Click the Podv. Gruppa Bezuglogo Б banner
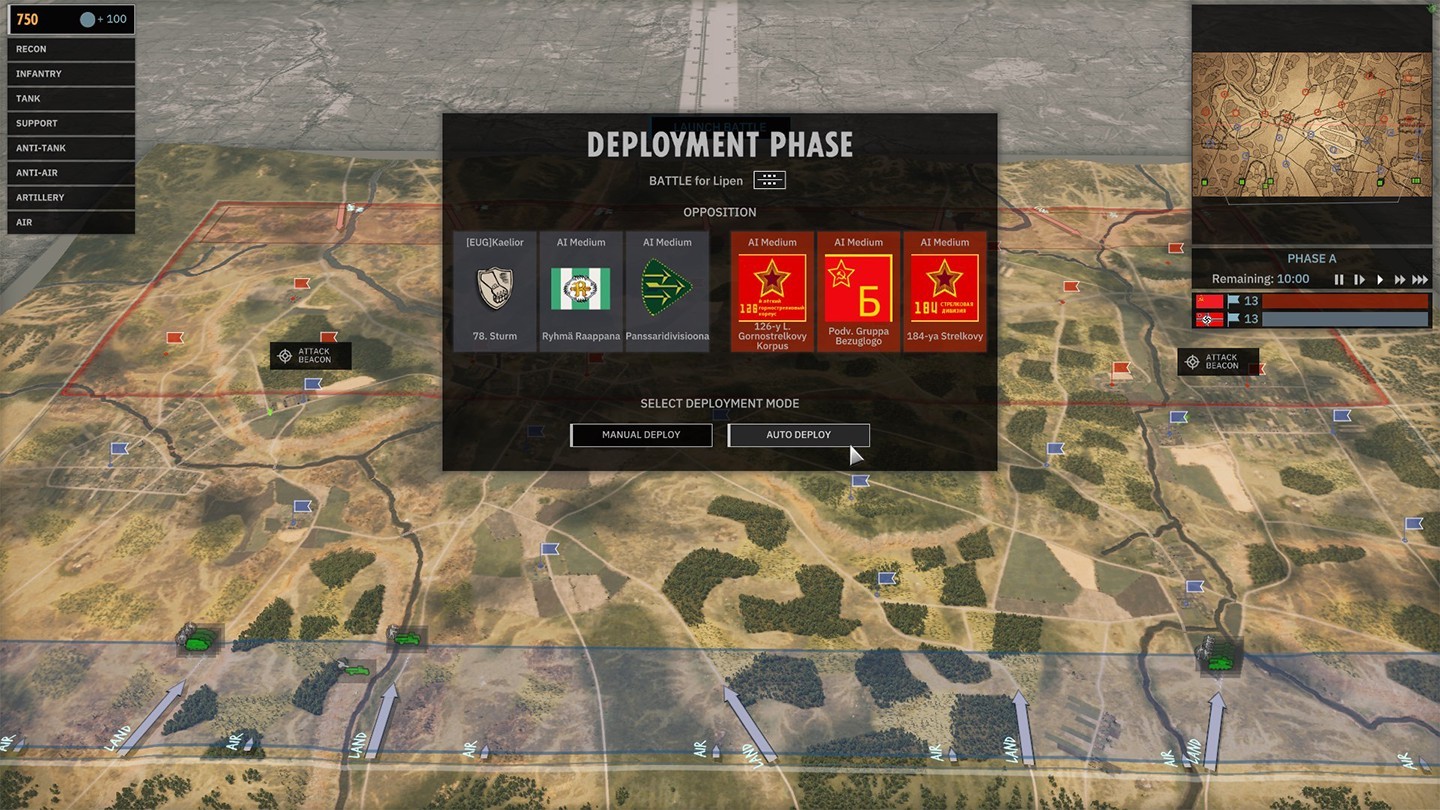Viewport: 1440px width, 810px height. tap(858, 290)
